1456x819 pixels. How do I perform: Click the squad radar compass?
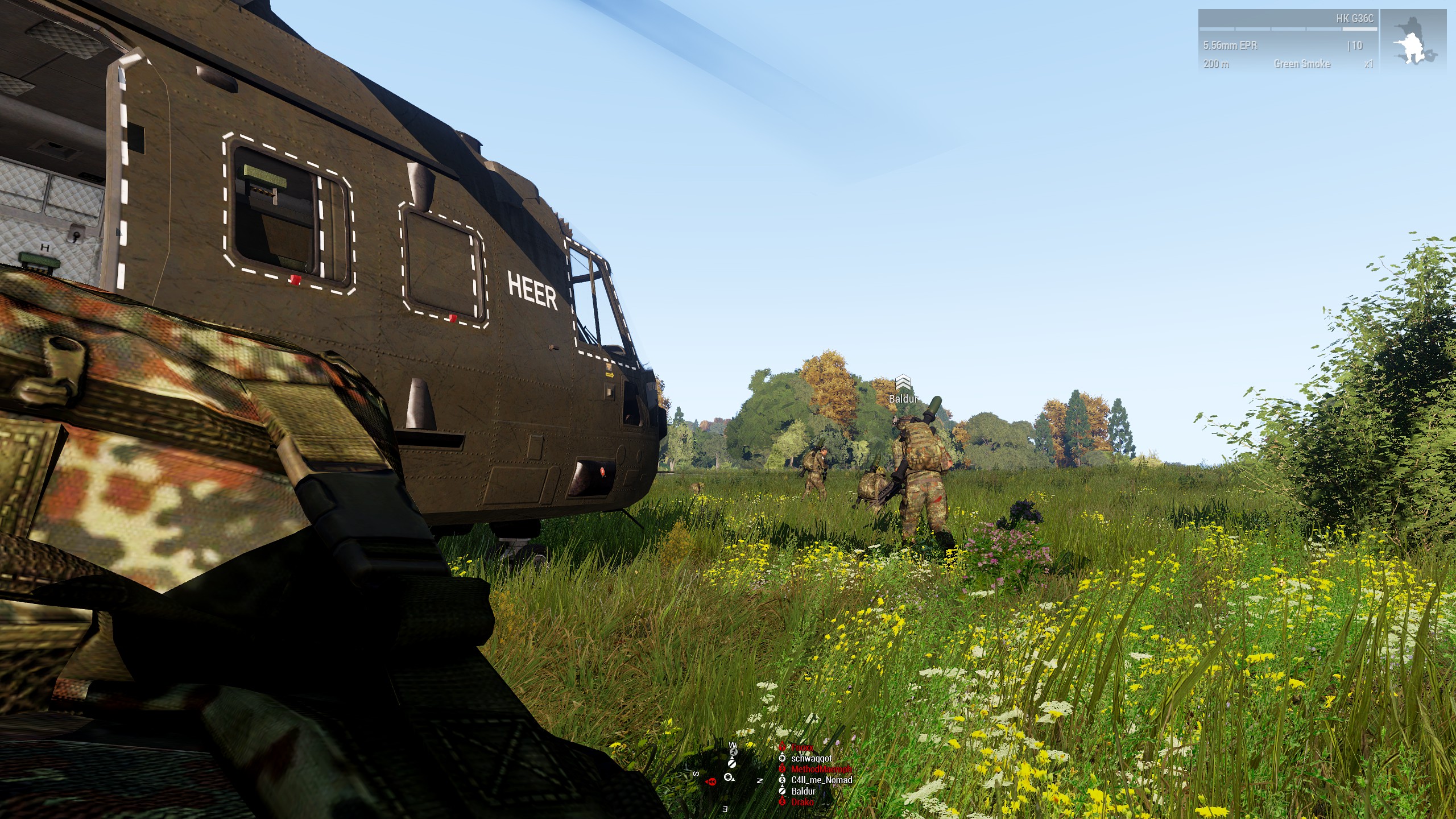coord(729,777)
